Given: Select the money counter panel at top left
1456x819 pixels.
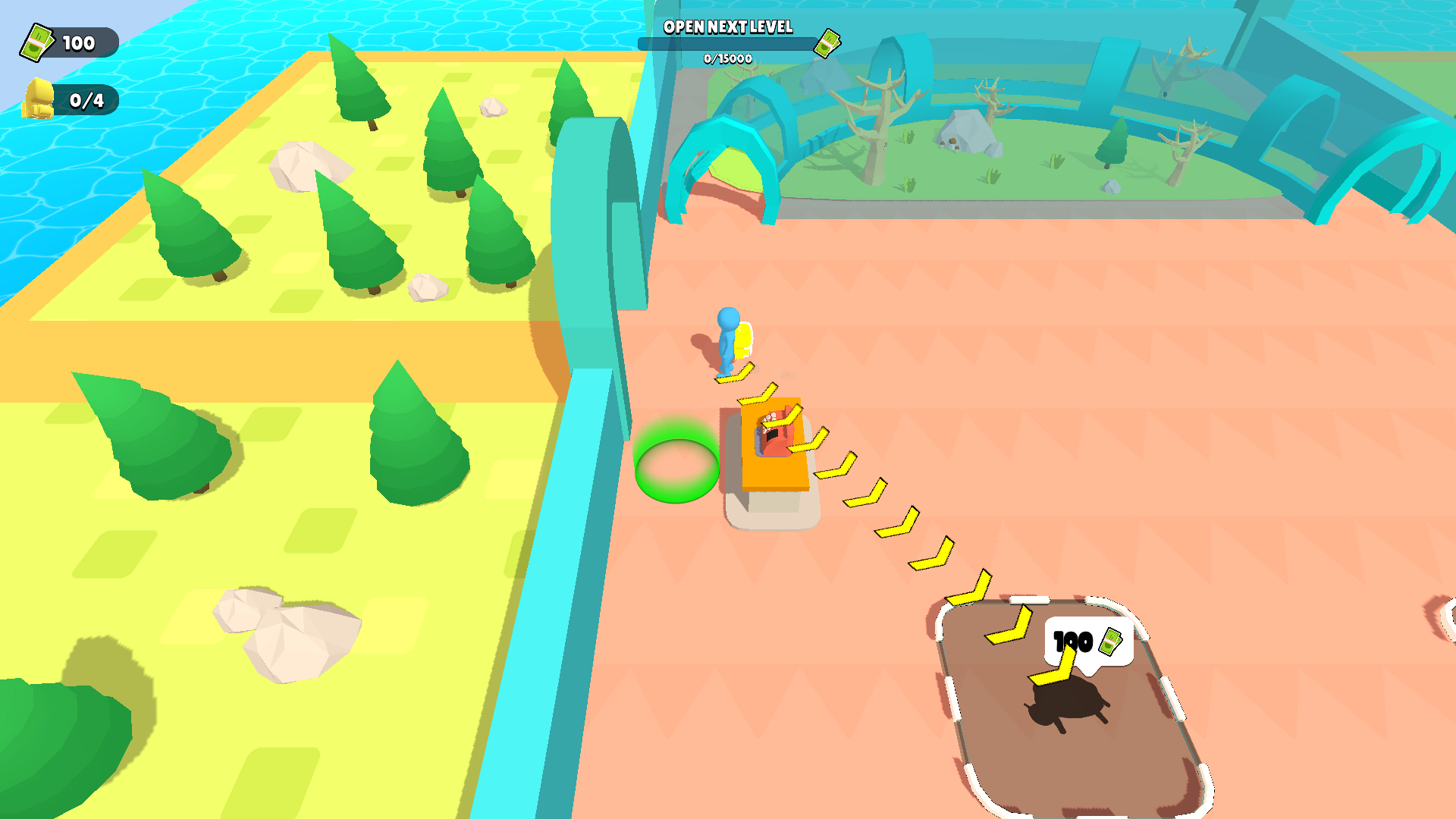Looking at the screenshot, I should tap(67, 42).
